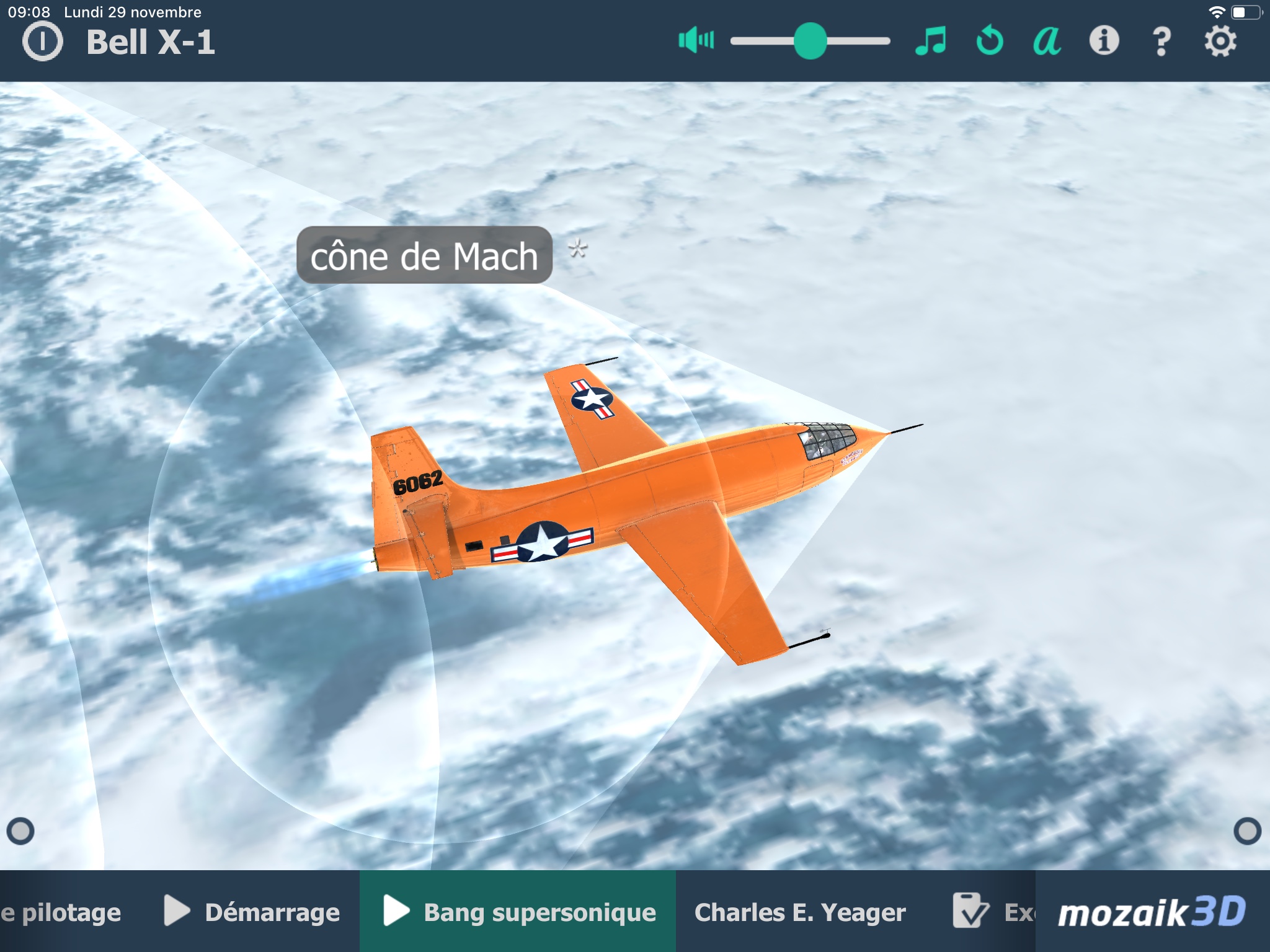The width and height of the screenshot is (1270, 952).
Task: Switch to the Charles E. Yeager tab
Action: pyautogui.click(x=800, y=912)
